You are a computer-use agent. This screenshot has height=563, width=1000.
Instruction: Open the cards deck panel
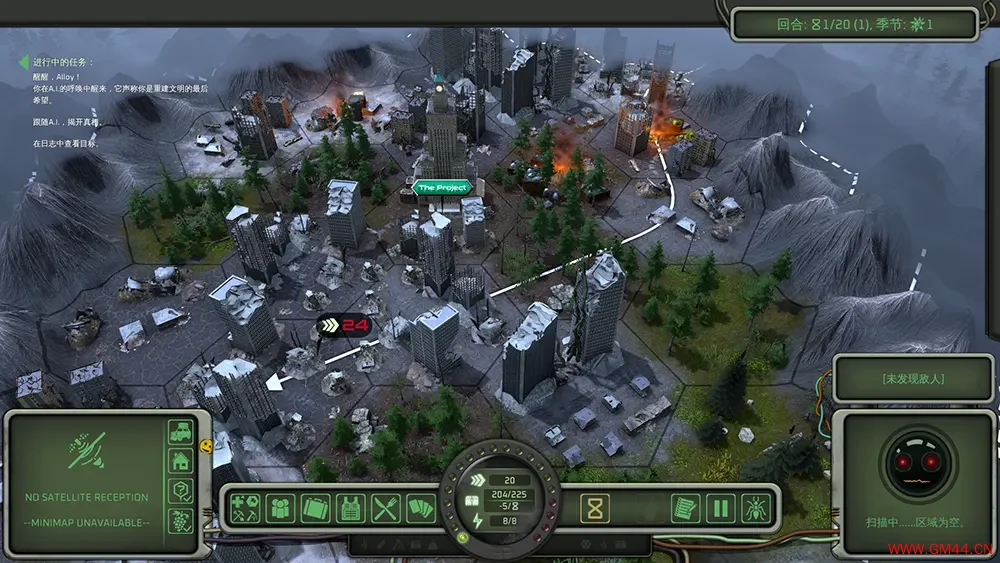point(420,509)
